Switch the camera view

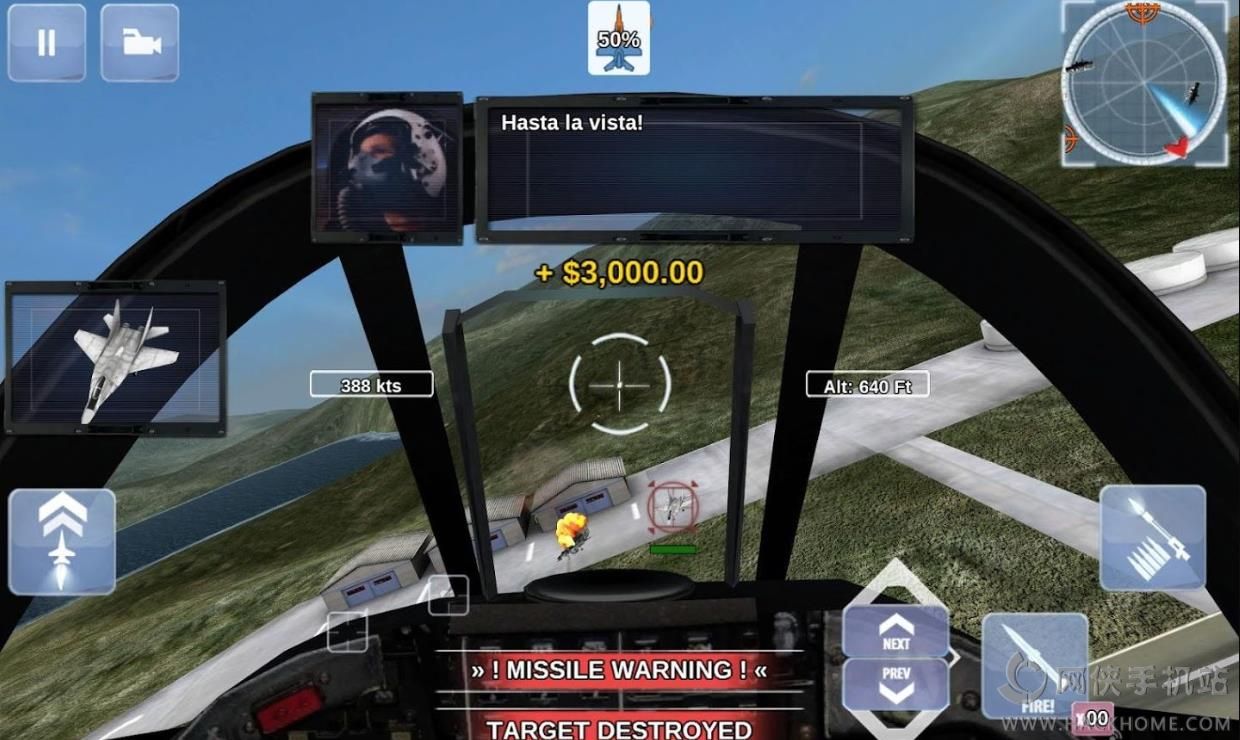click(140, 43)
